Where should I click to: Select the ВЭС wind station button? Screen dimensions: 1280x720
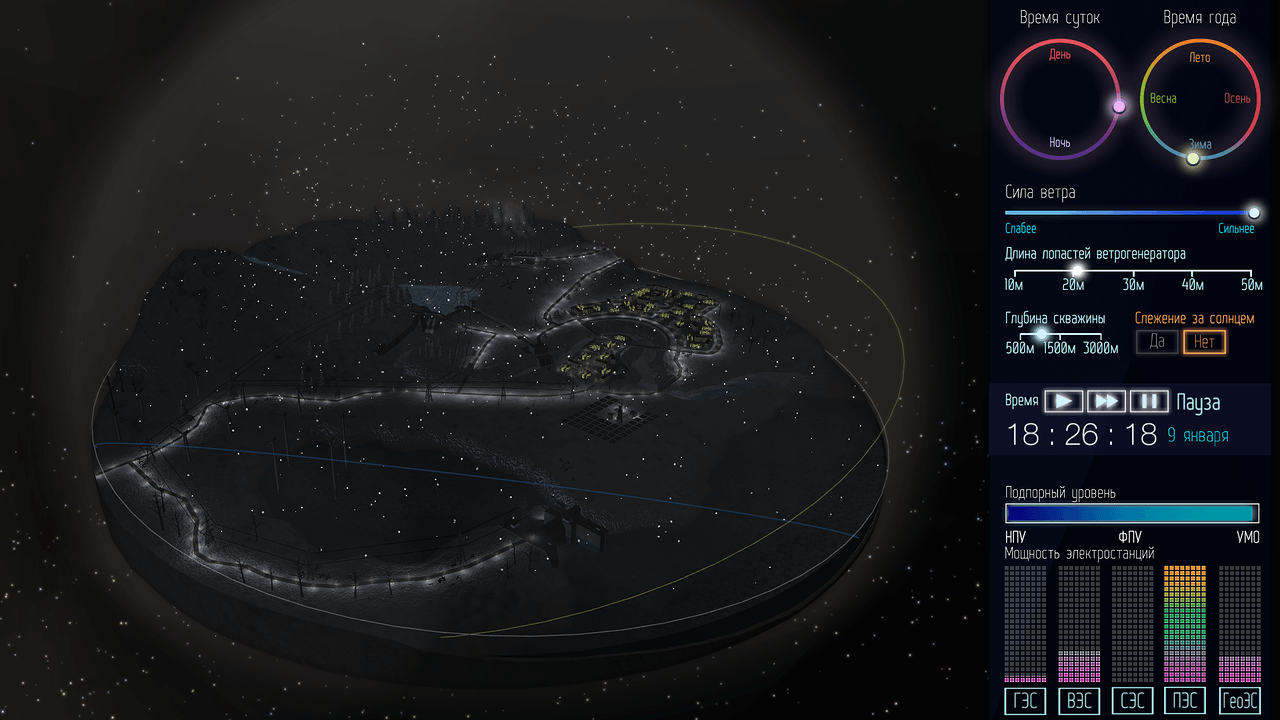[1079, 701]
